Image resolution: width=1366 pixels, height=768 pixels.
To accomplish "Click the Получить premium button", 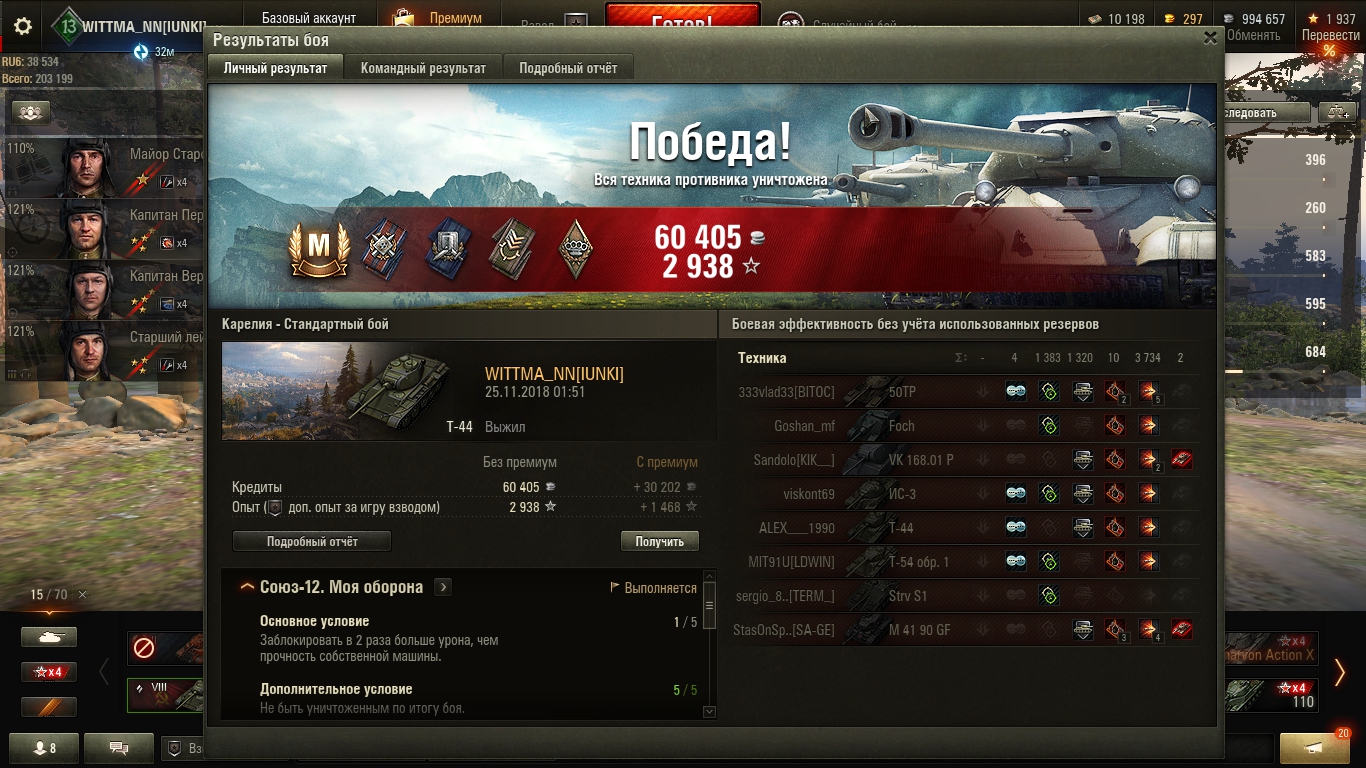I will [x=659, y=541].
